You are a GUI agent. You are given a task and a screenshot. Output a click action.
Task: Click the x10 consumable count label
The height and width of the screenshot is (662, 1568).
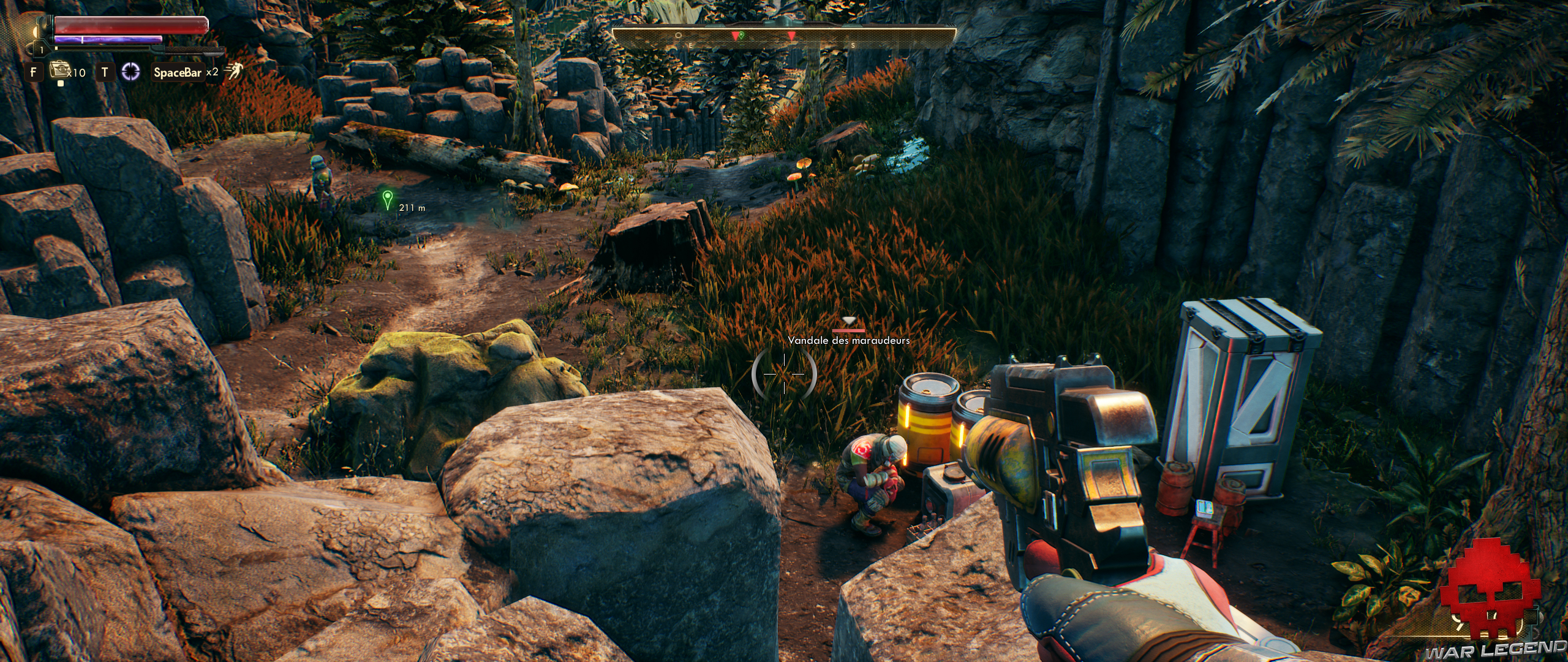coord(78,74)
